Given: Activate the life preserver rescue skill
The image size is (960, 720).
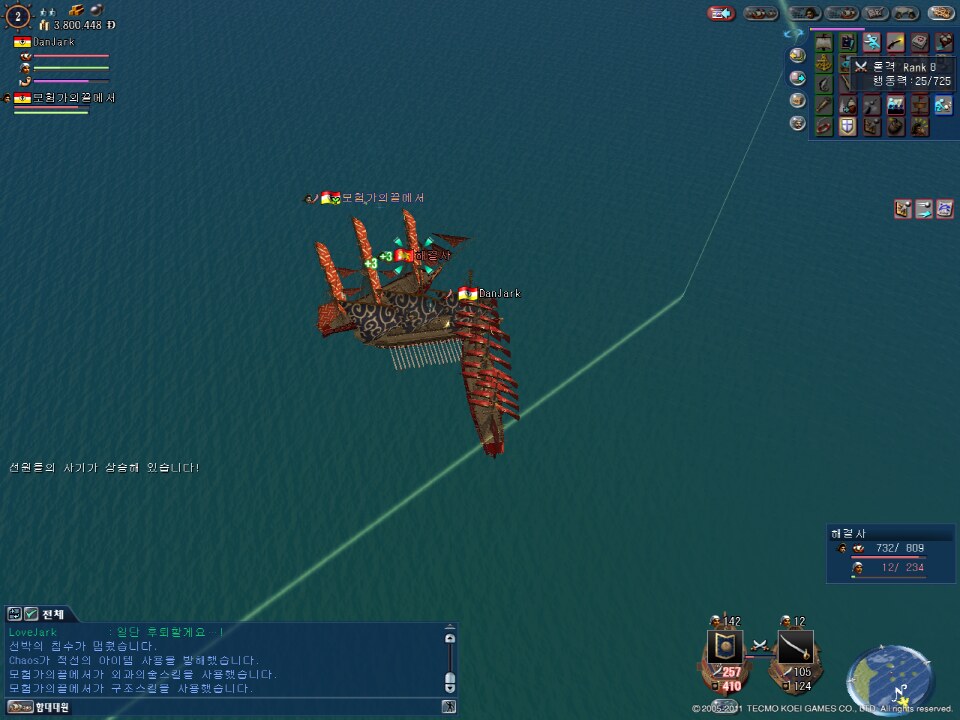Looking at the screenshot, I should click(x=823, y=127).
